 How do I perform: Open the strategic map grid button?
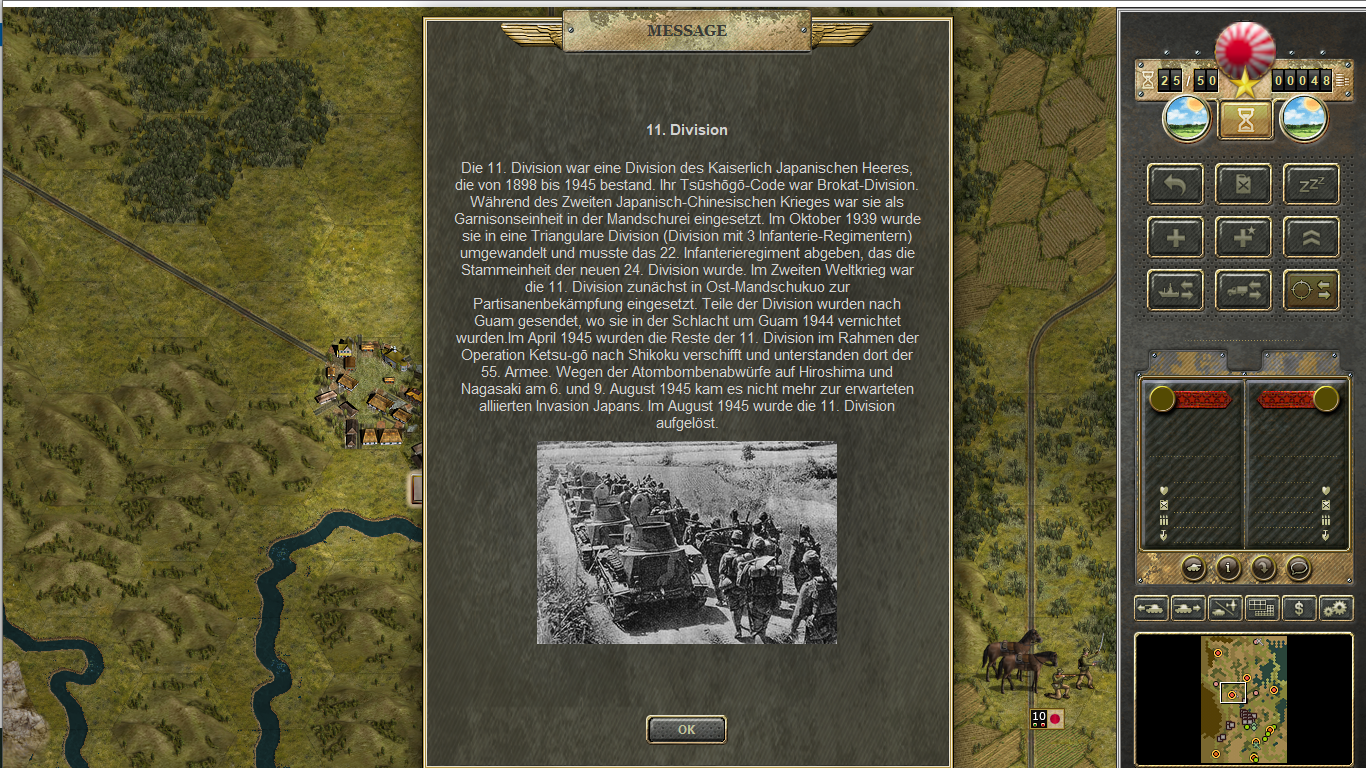click(1262, 607)
